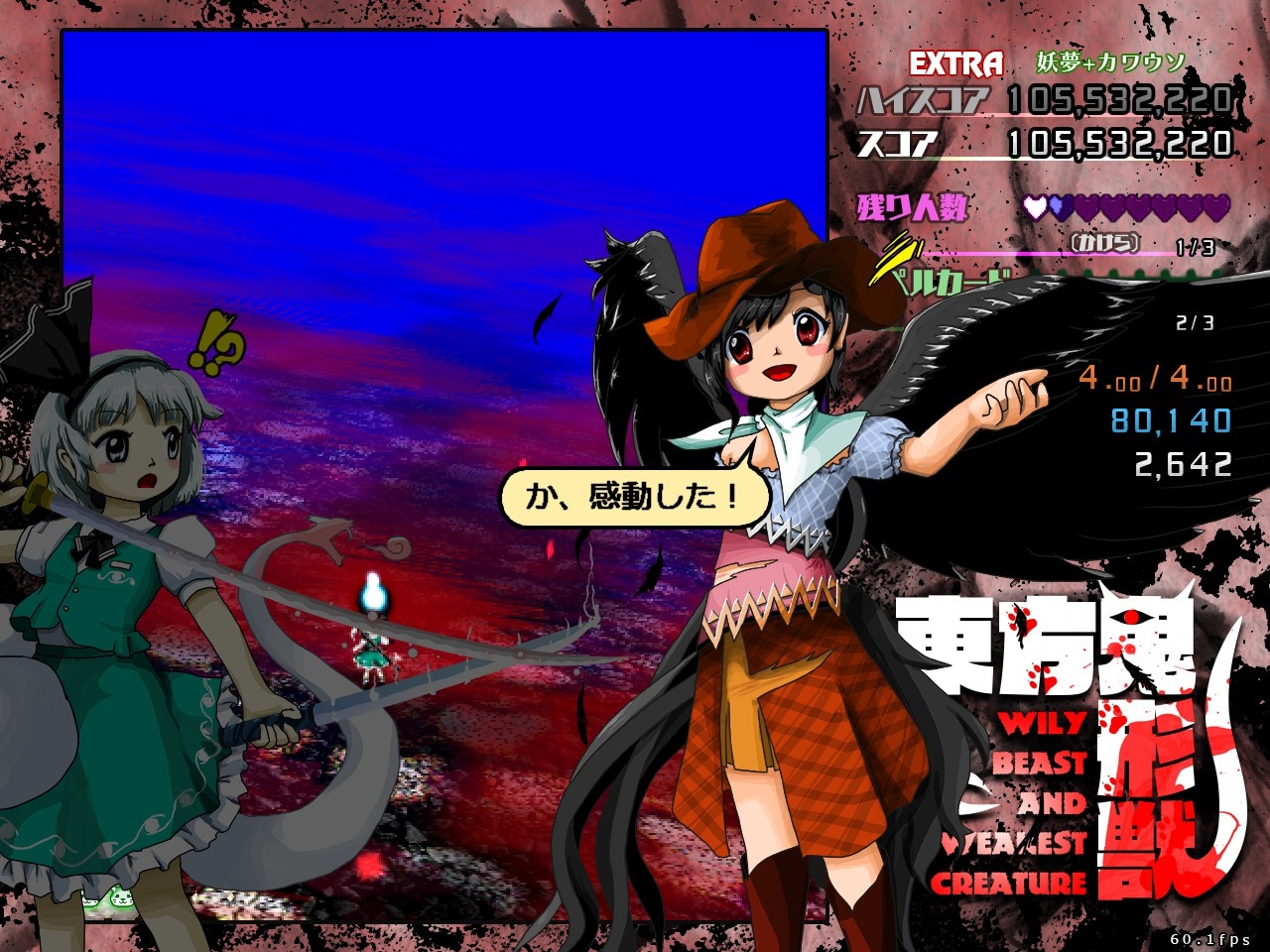Select the white heart life icon
The height and width of the screenshot is (952, 1270).
pos(1034,208)
